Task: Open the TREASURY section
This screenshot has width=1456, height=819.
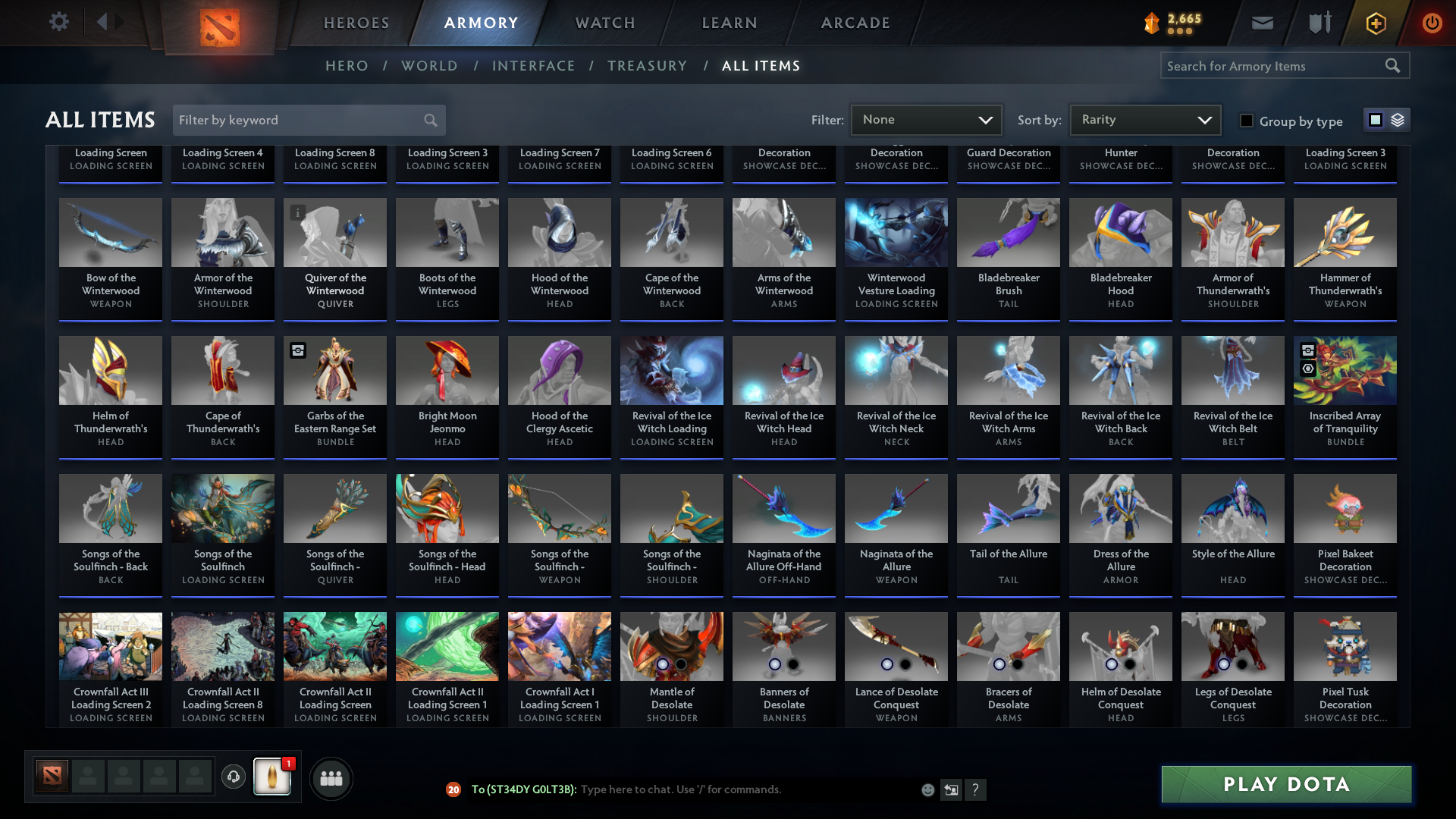Action: 647,66
